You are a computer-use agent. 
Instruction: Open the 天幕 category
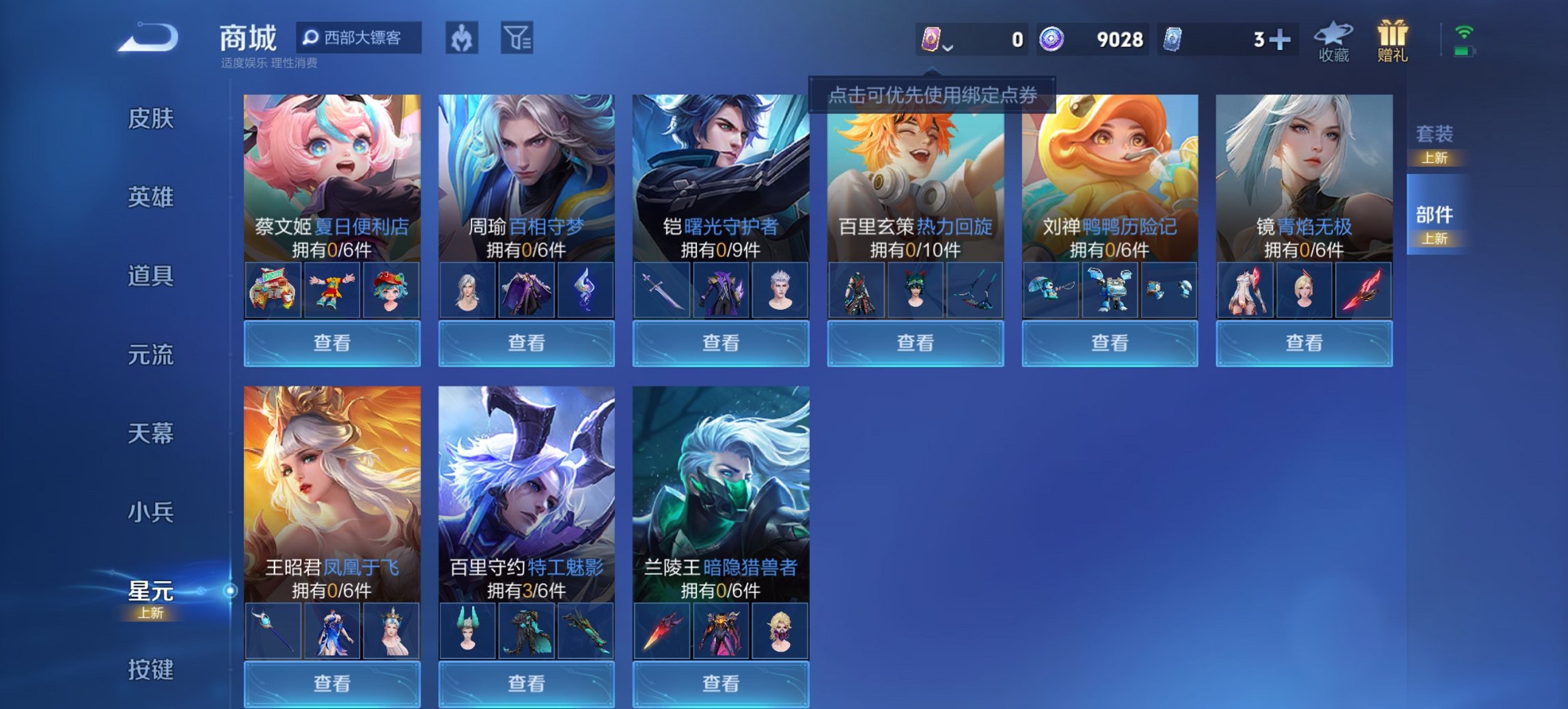152,433
